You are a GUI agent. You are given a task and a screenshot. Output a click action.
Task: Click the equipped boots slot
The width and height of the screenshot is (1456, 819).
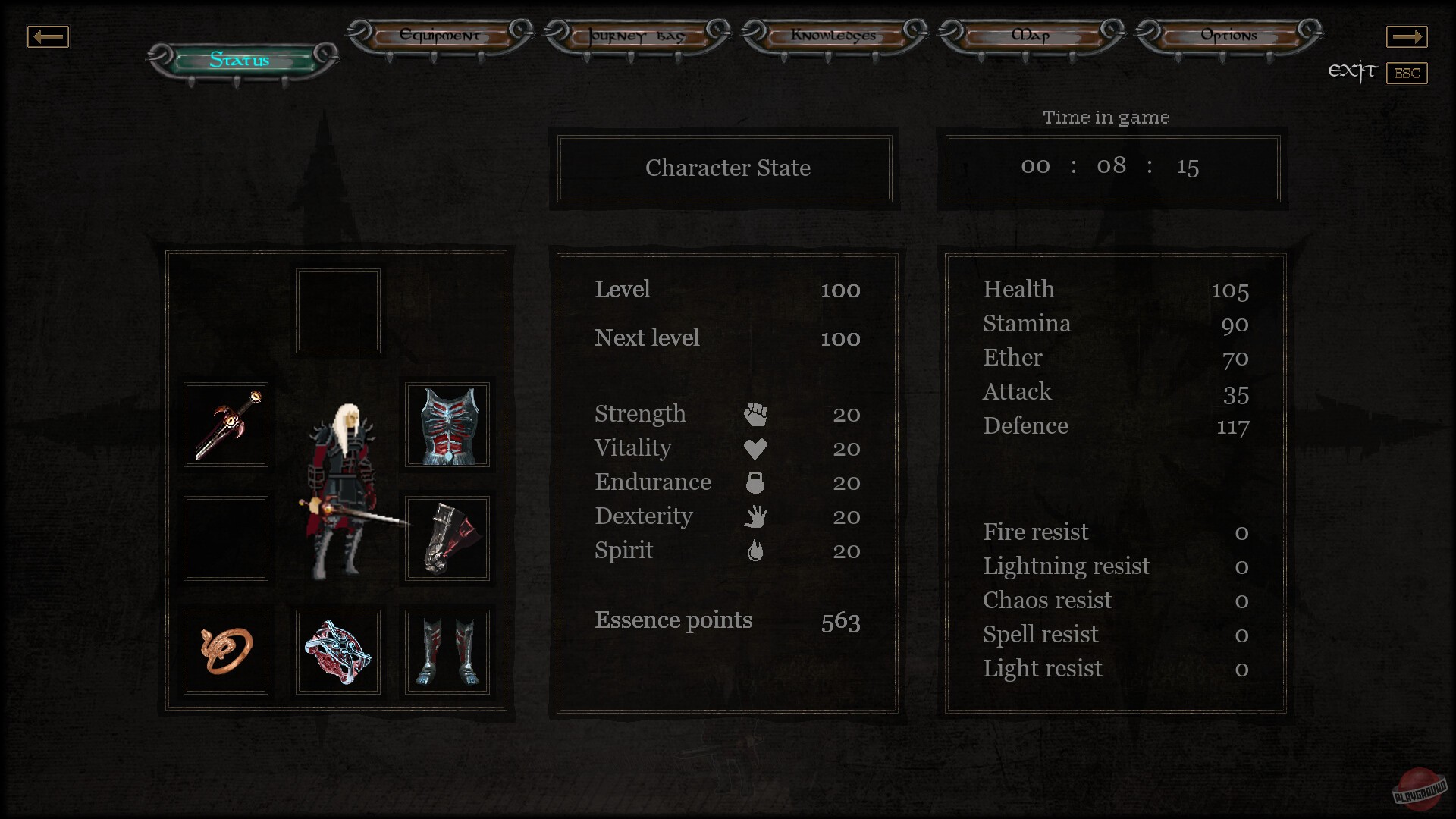click(x=447, y=651)
